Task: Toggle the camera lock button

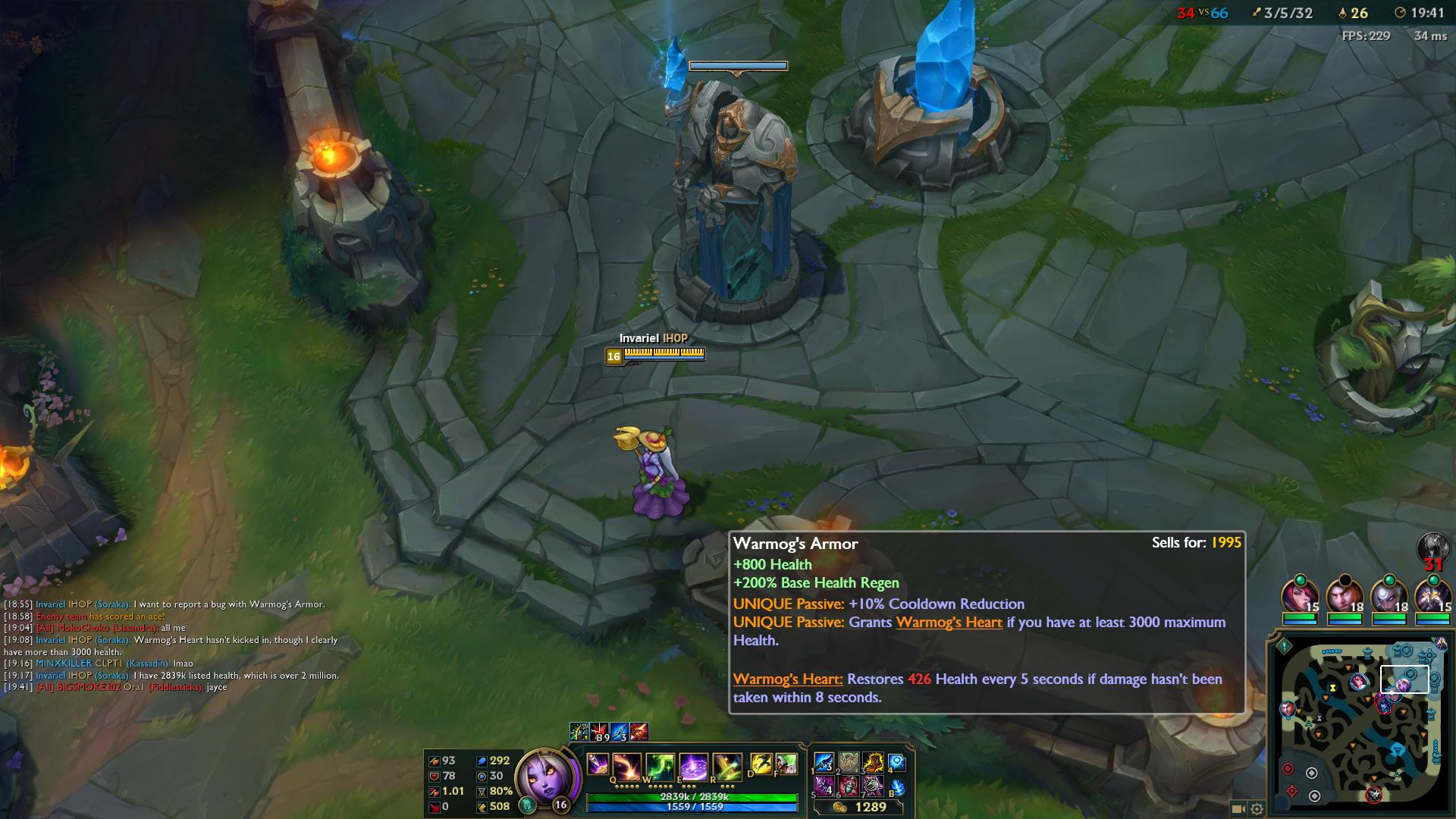Action: click(x=1238, y=809)
